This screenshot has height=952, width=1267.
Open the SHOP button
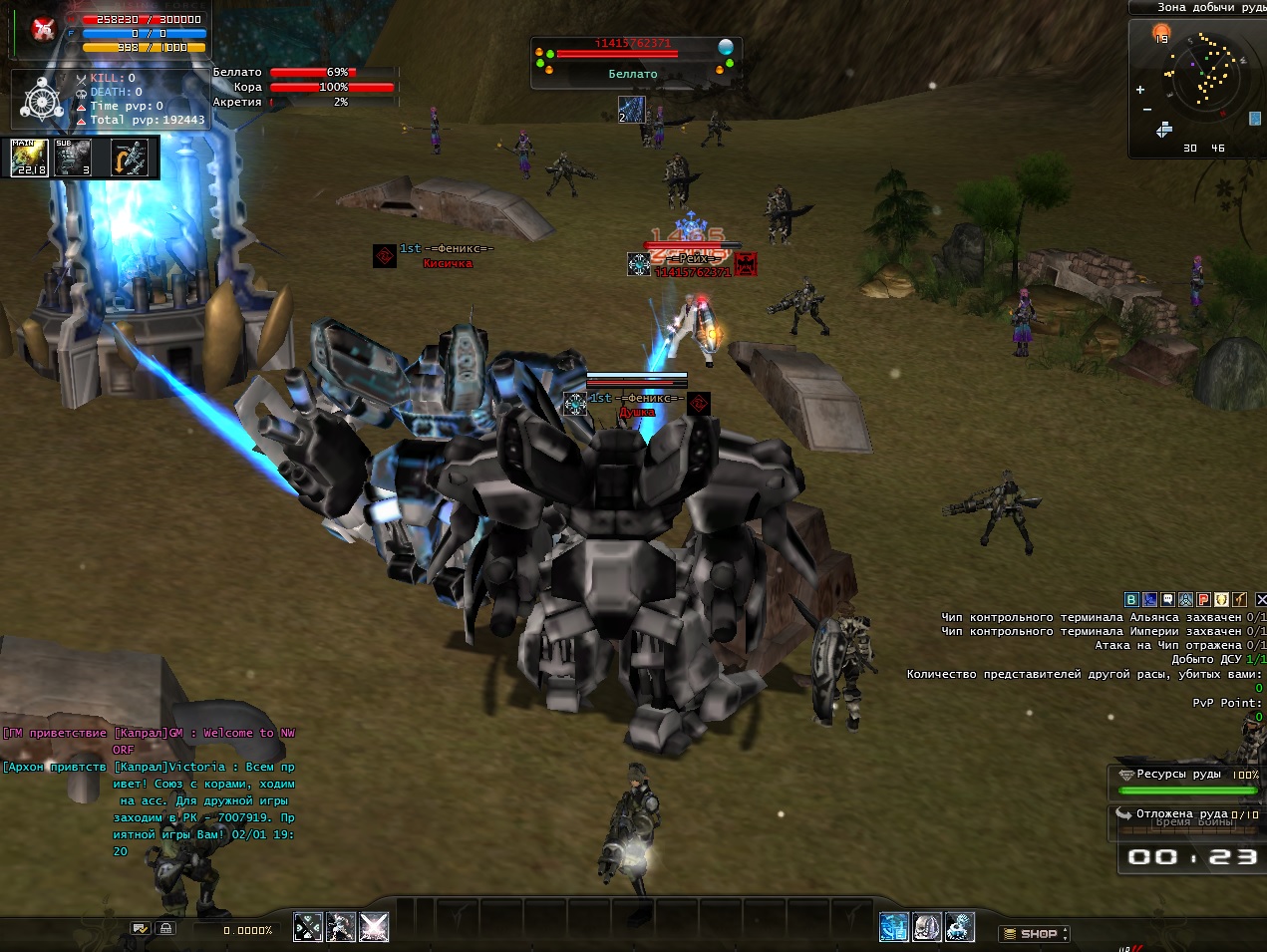tap(1036, 934)
